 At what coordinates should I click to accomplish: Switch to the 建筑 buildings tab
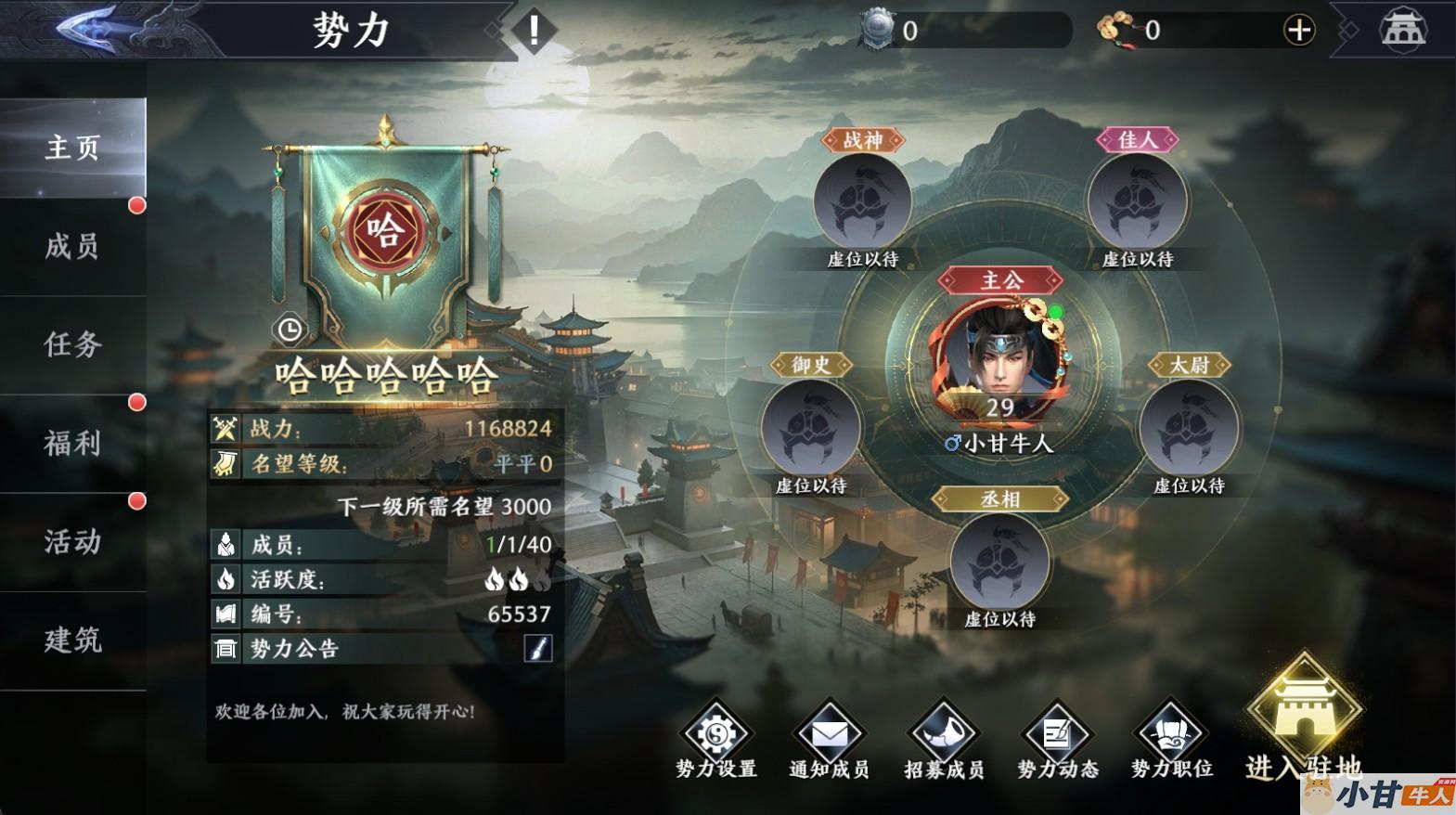[x=72, y=640]
